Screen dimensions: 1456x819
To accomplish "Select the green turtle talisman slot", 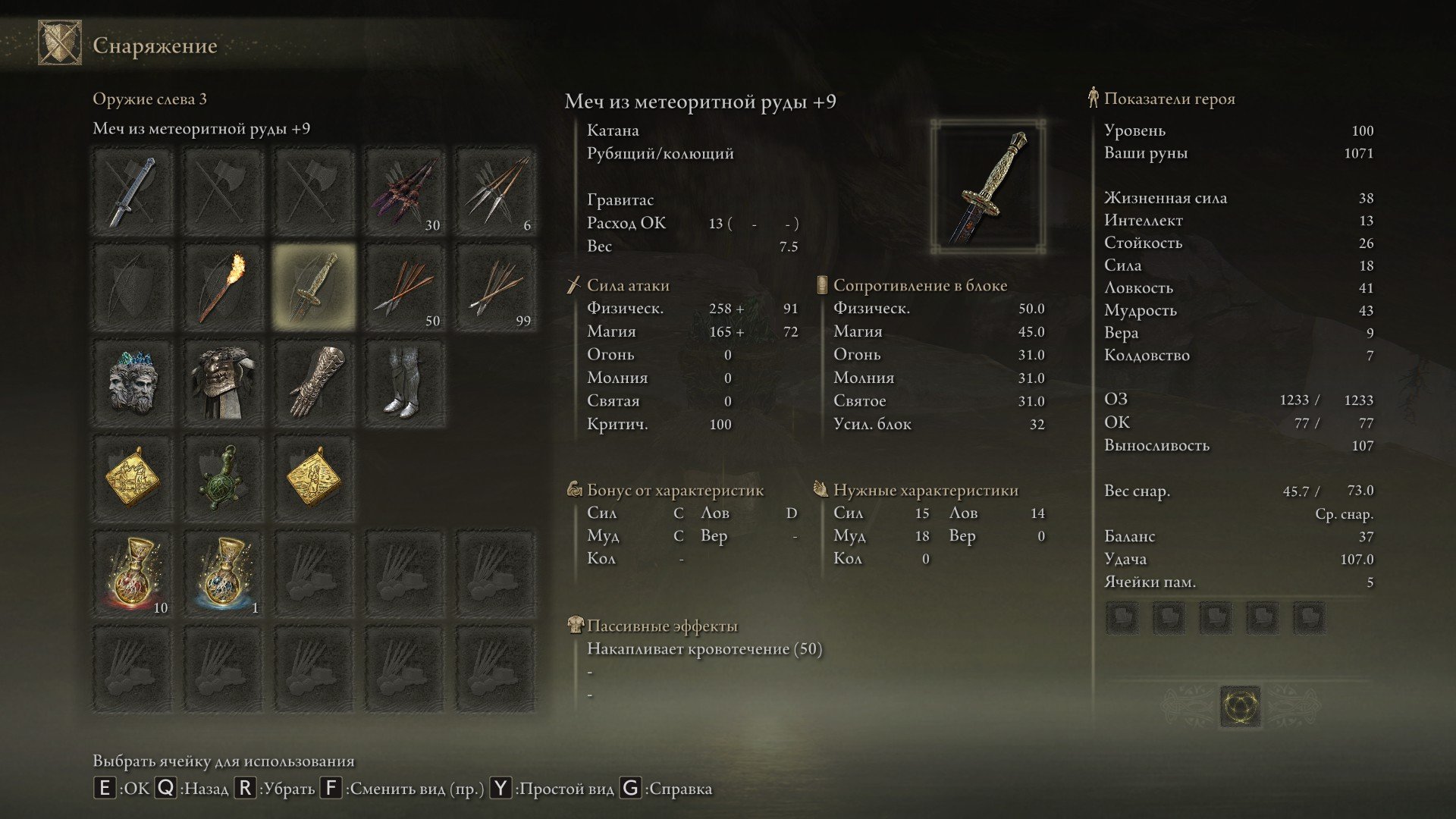I will (223, 479).
